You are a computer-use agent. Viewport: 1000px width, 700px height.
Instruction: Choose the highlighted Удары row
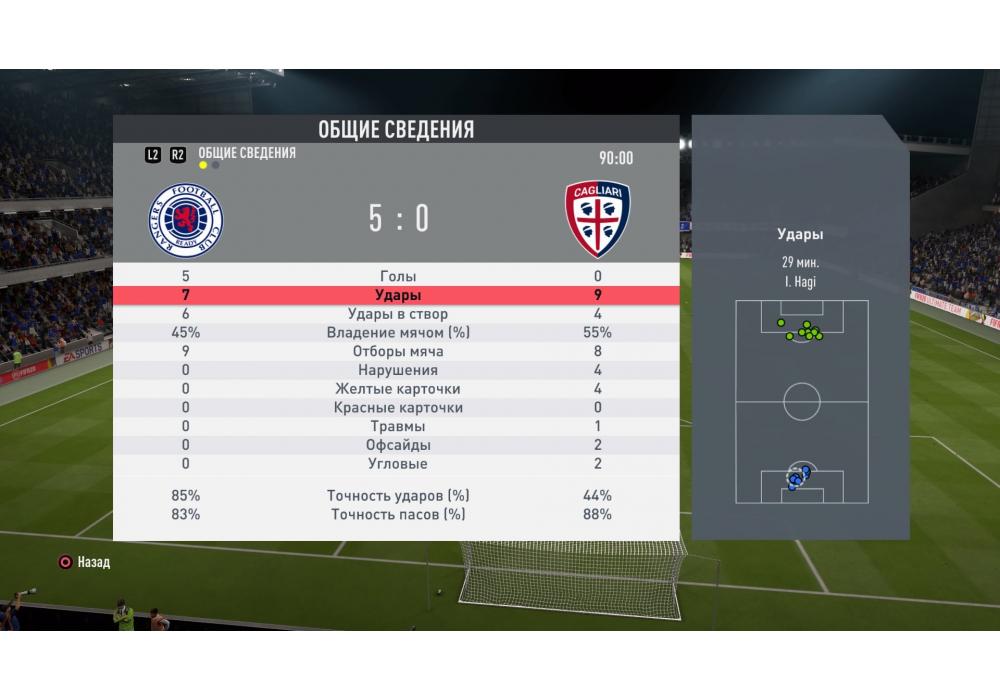(398, 296)
